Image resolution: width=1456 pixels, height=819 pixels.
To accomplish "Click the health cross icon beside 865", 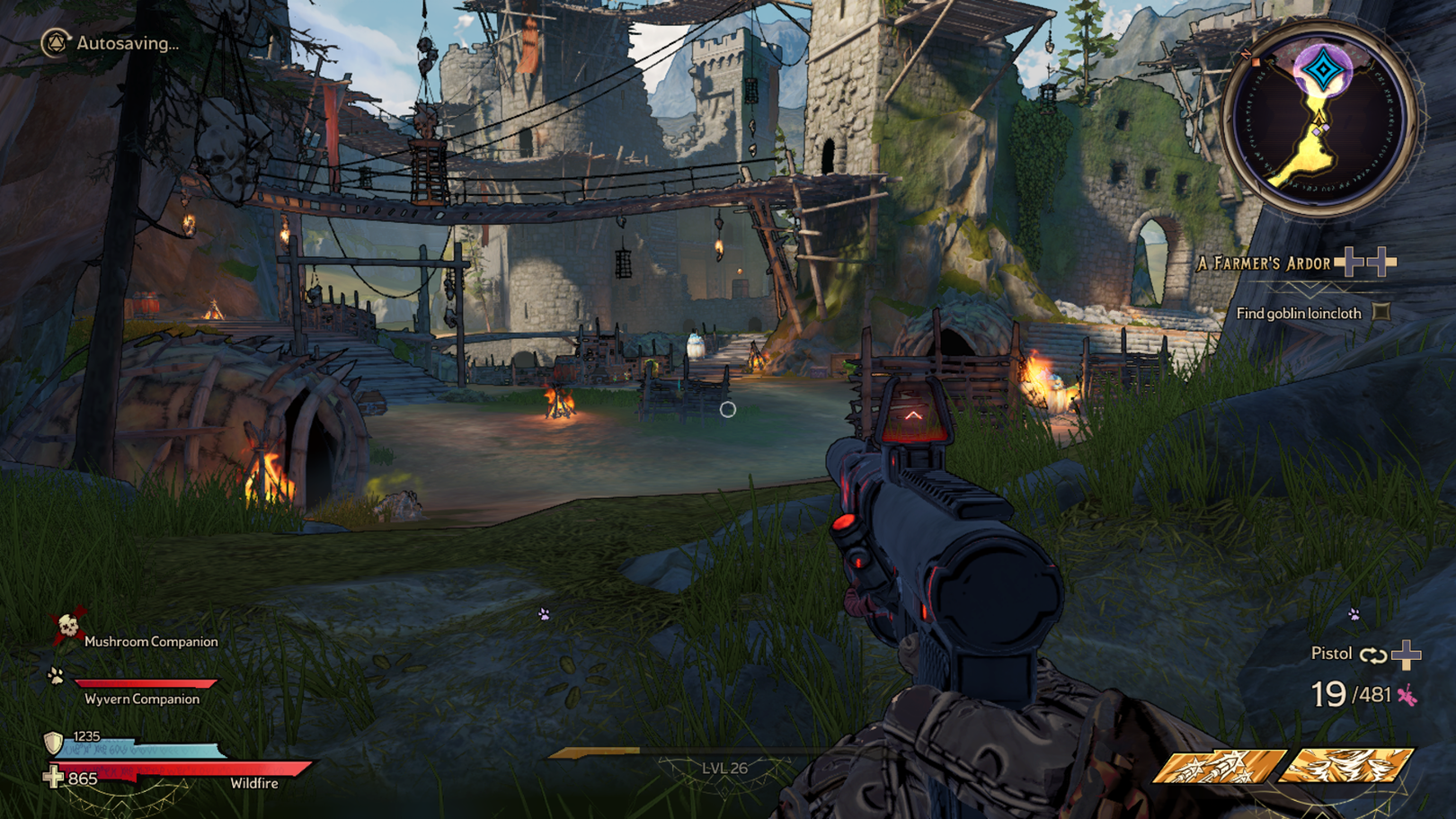I will [x=54, y=777].
